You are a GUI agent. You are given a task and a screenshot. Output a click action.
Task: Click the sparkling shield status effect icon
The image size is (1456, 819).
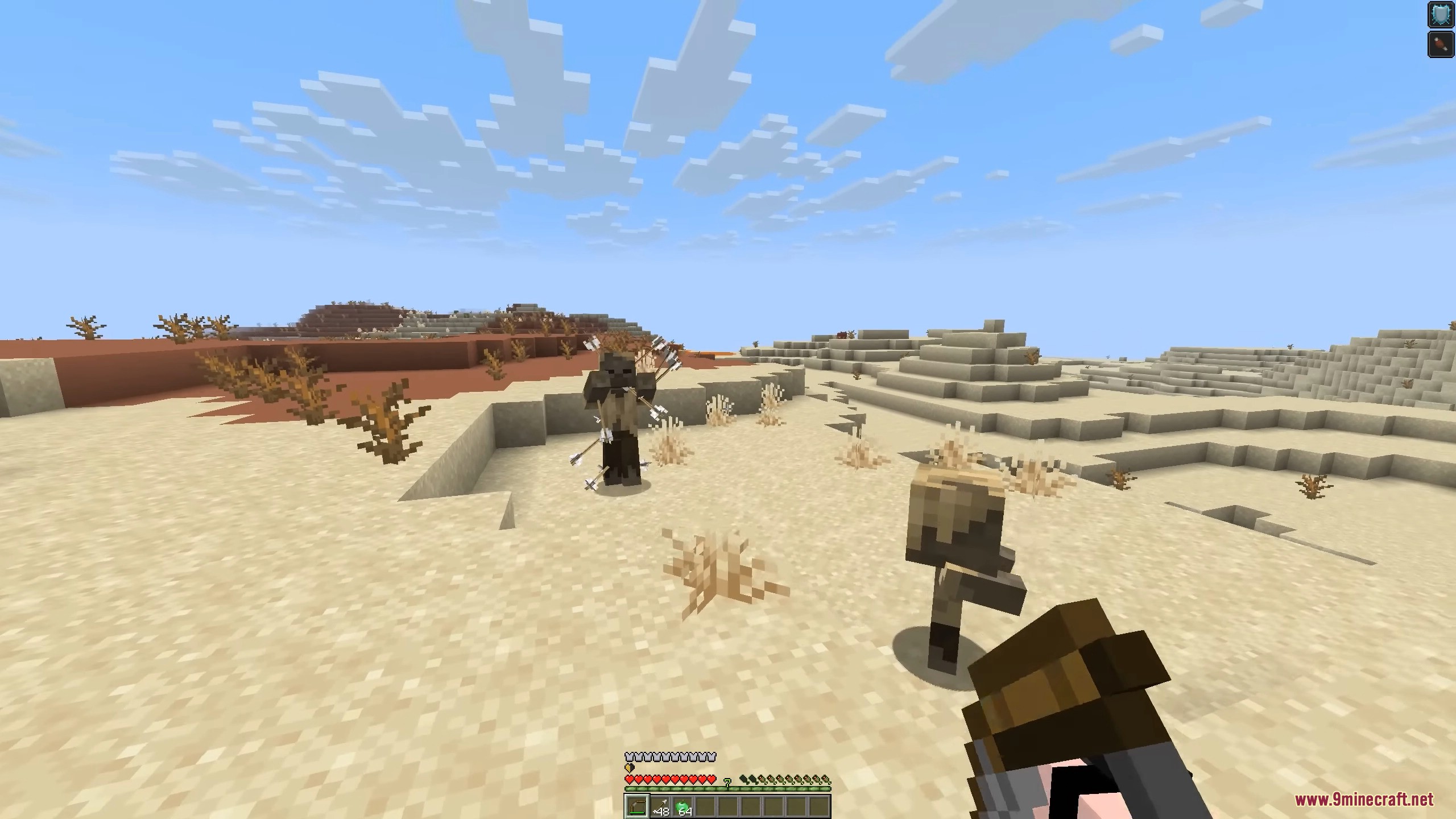coord(1441,14)
